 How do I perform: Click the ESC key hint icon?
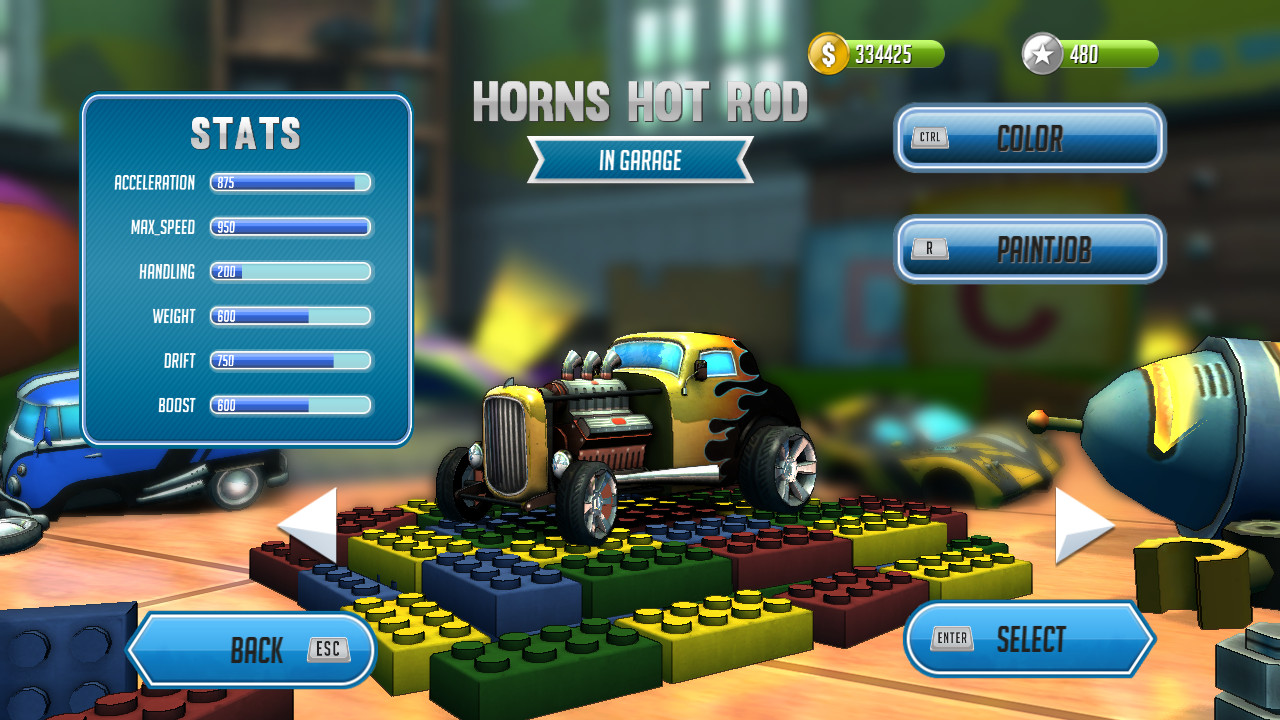[x=330, y=649]
